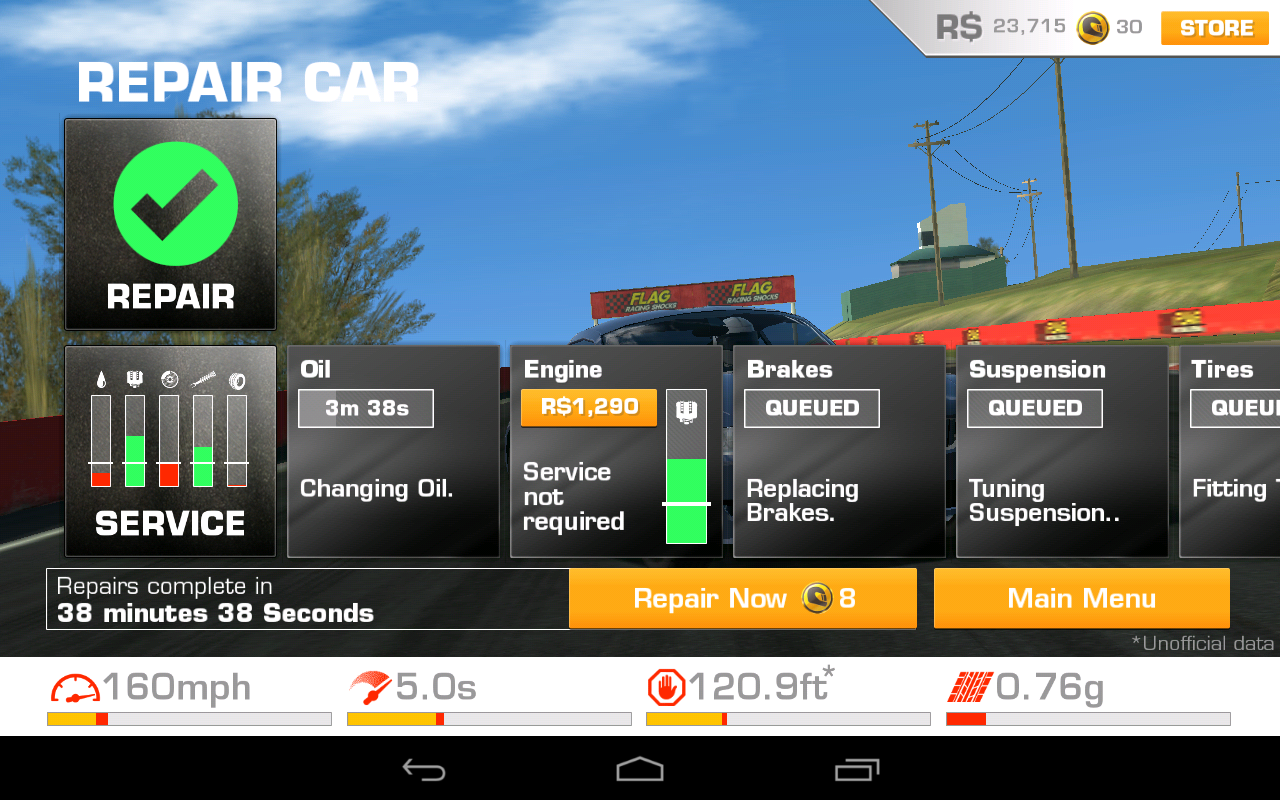Viewport: 1280px width, 800px height.
Task: Tap the Android back navigation button
Action: (424, 768)
